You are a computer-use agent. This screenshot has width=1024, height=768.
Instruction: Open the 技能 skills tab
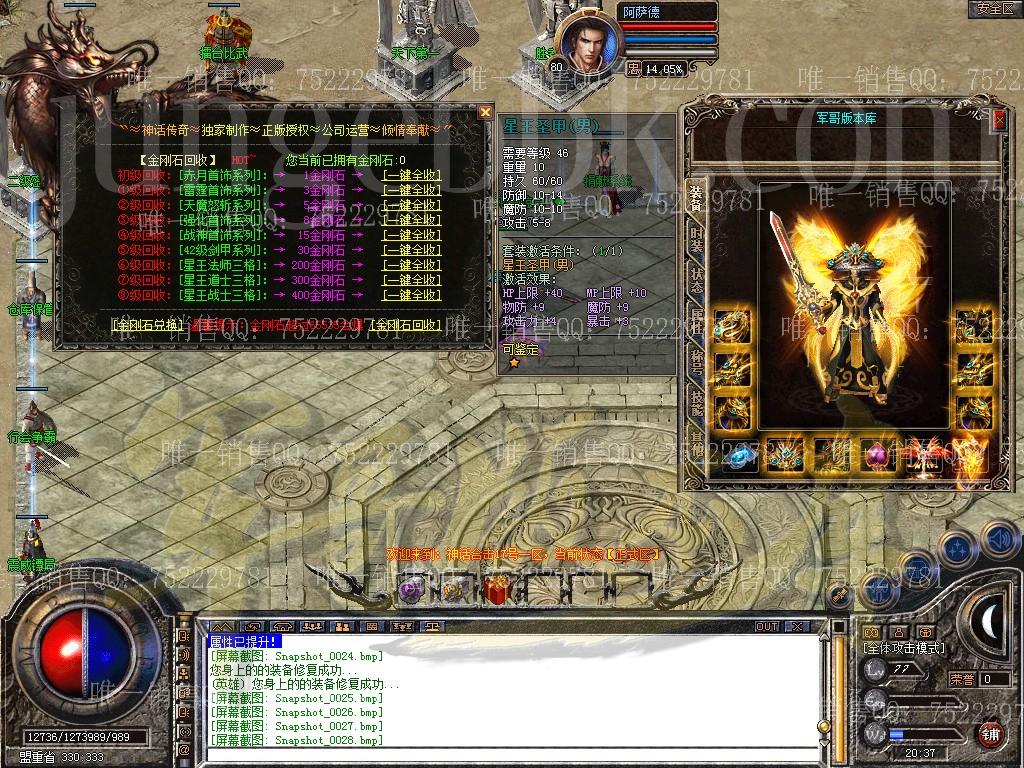[696, 401]
